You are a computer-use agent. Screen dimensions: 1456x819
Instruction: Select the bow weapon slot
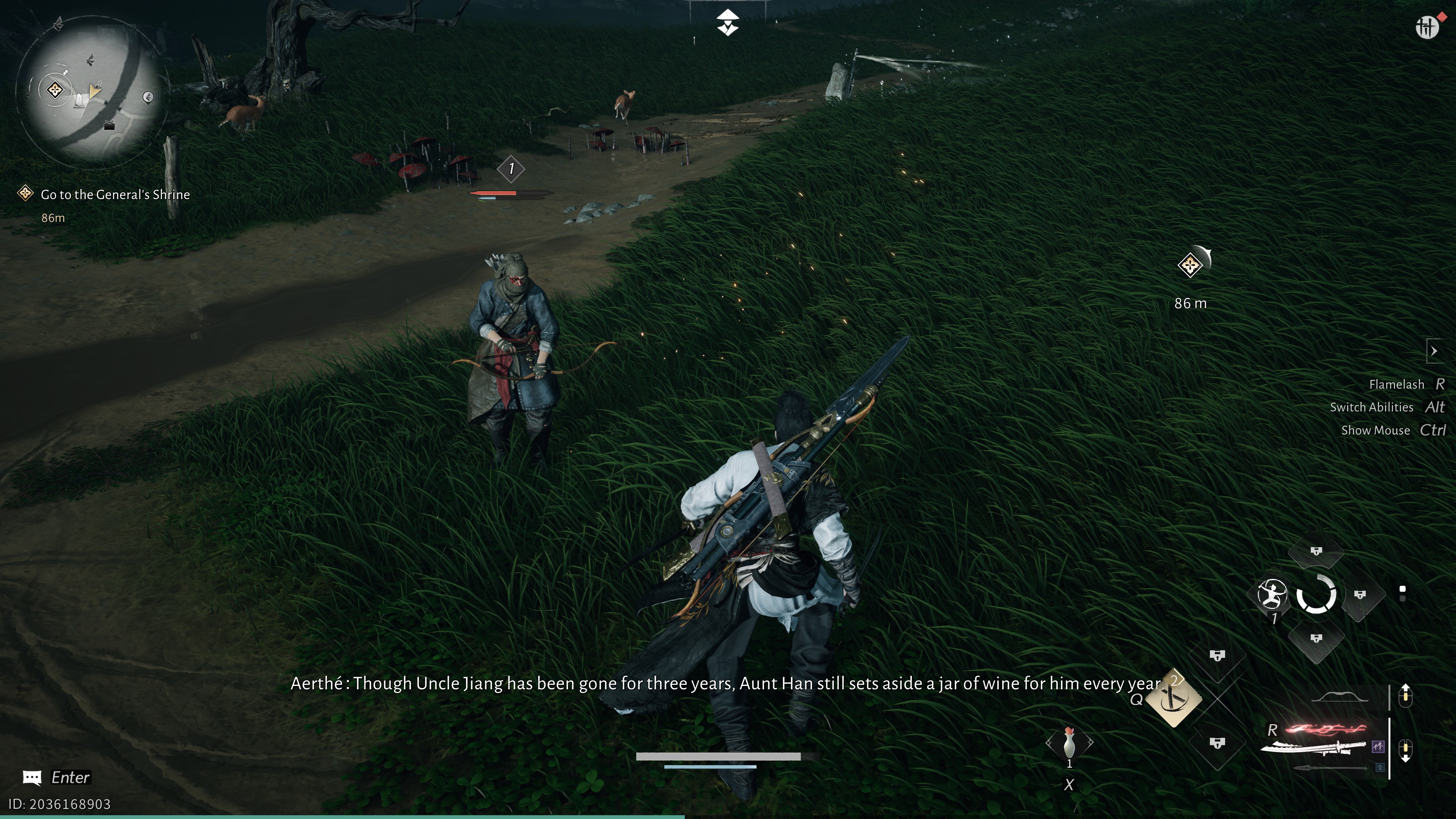pyautogui.click(x=1340, y=697)
